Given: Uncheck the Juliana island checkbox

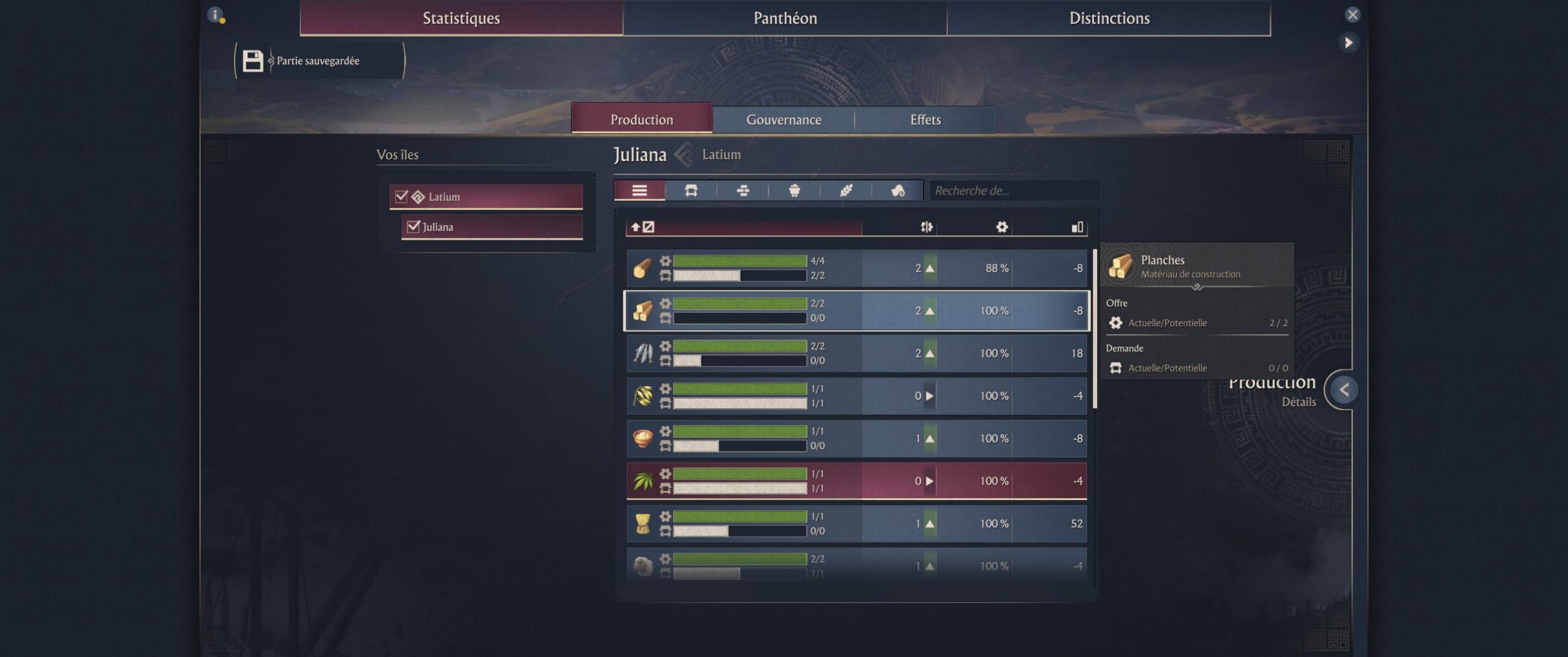Looking at the screenshot, I should click(x=413, y=227).
